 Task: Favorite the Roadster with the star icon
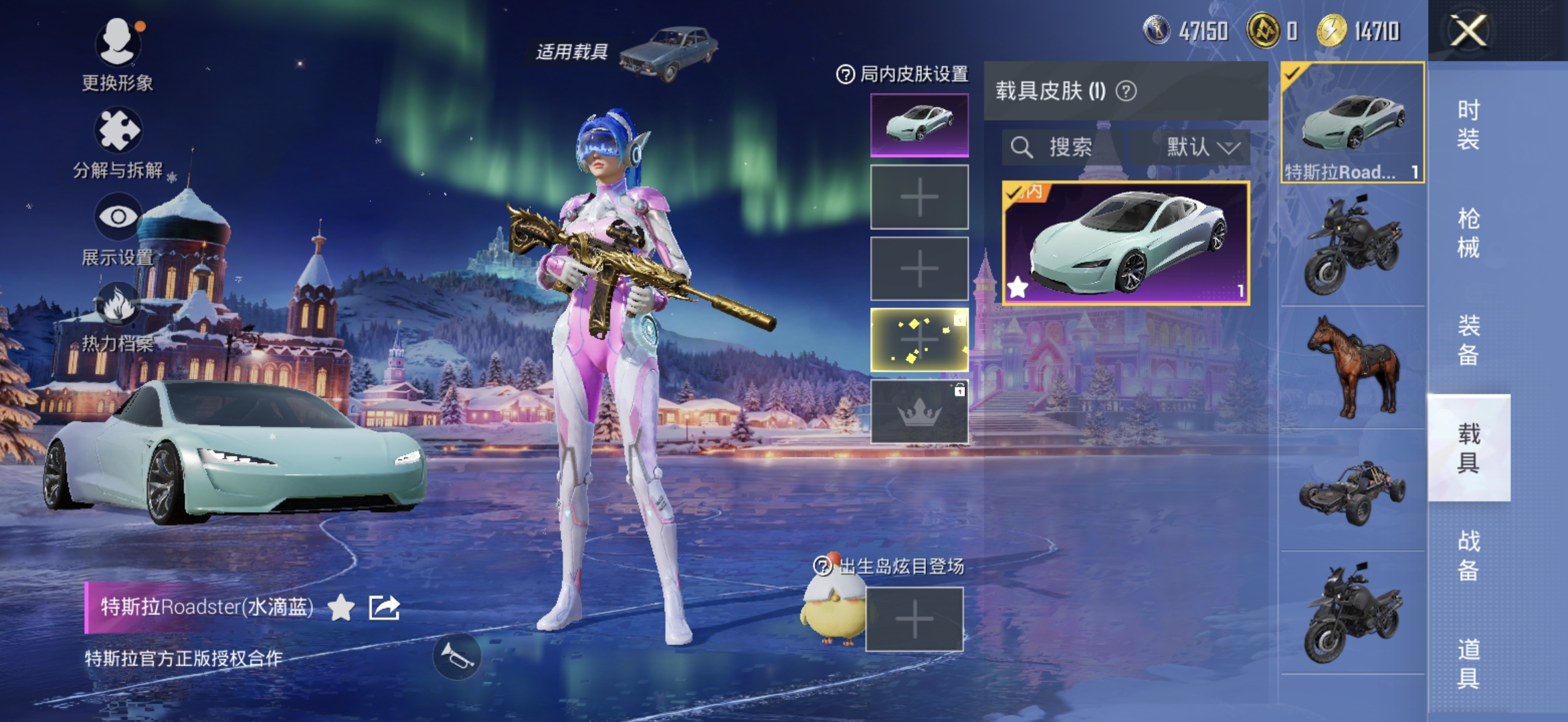click(x=341, y=608)
